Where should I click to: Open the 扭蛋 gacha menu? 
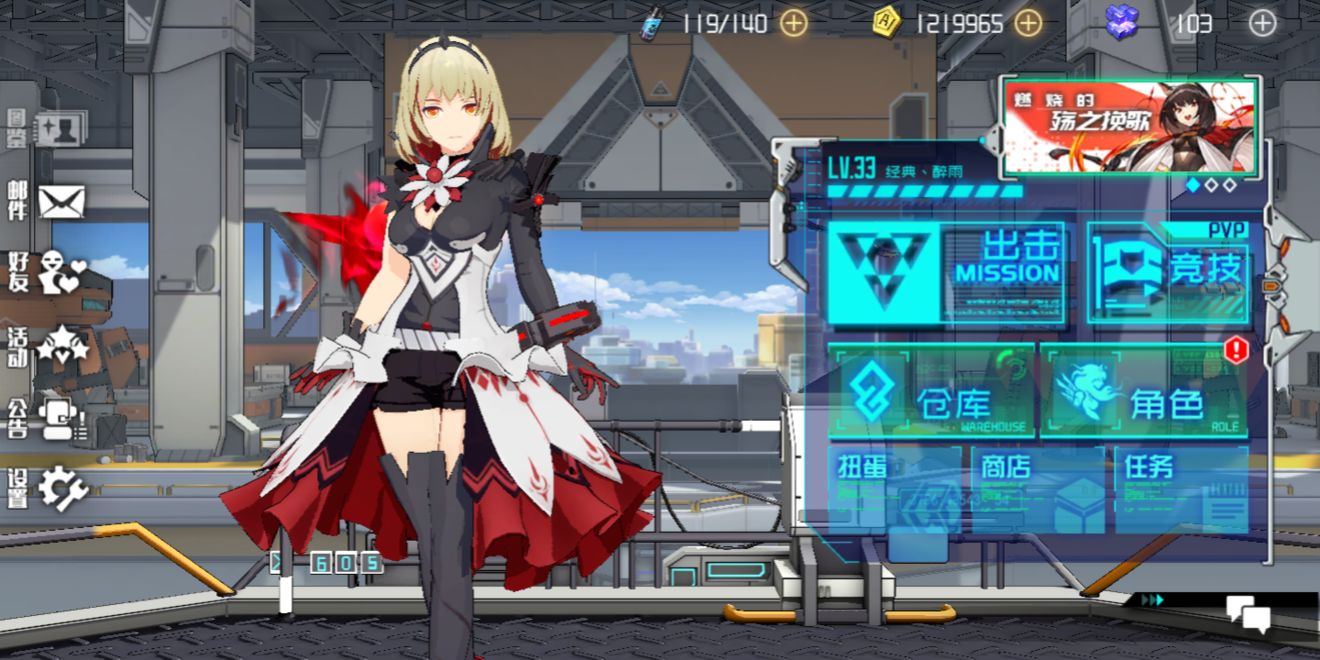[893, 490]
